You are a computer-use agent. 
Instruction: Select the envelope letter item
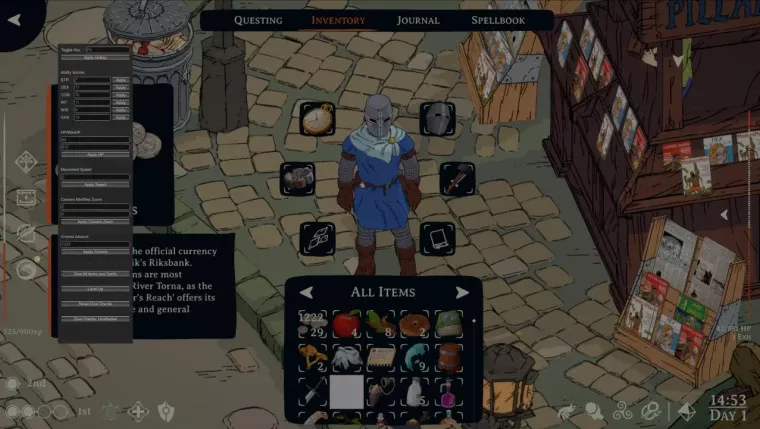point(381,357)
